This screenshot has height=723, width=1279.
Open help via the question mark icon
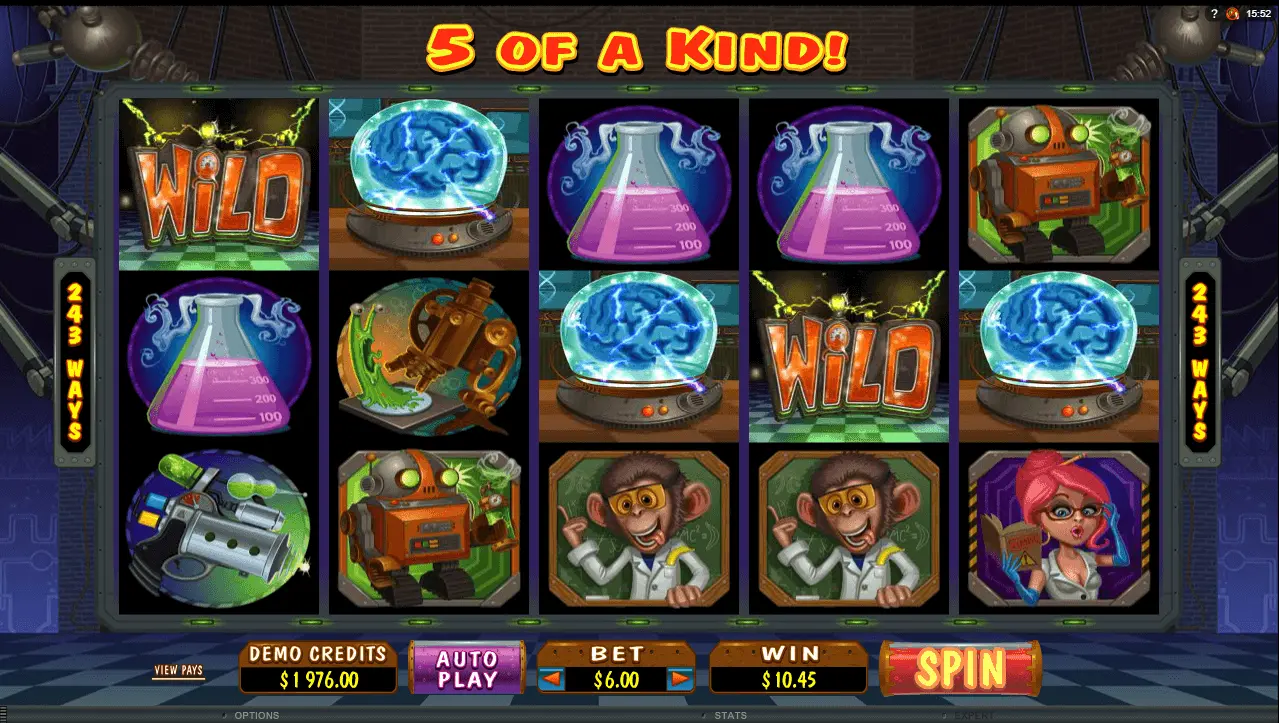click(x=1214, y=13)
